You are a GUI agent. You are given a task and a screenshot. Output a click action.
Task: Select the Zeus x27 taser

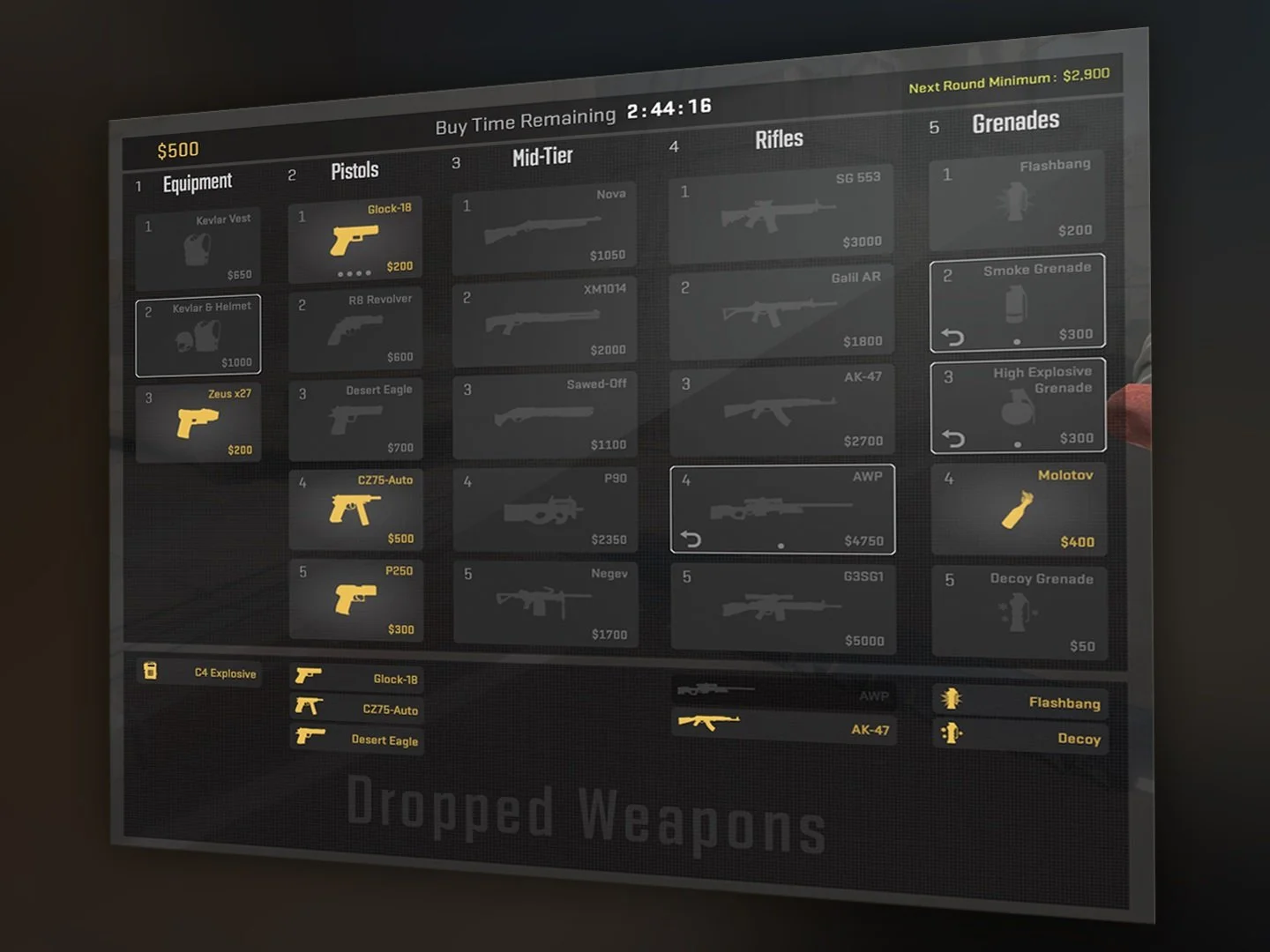click(x=198, y=423)
